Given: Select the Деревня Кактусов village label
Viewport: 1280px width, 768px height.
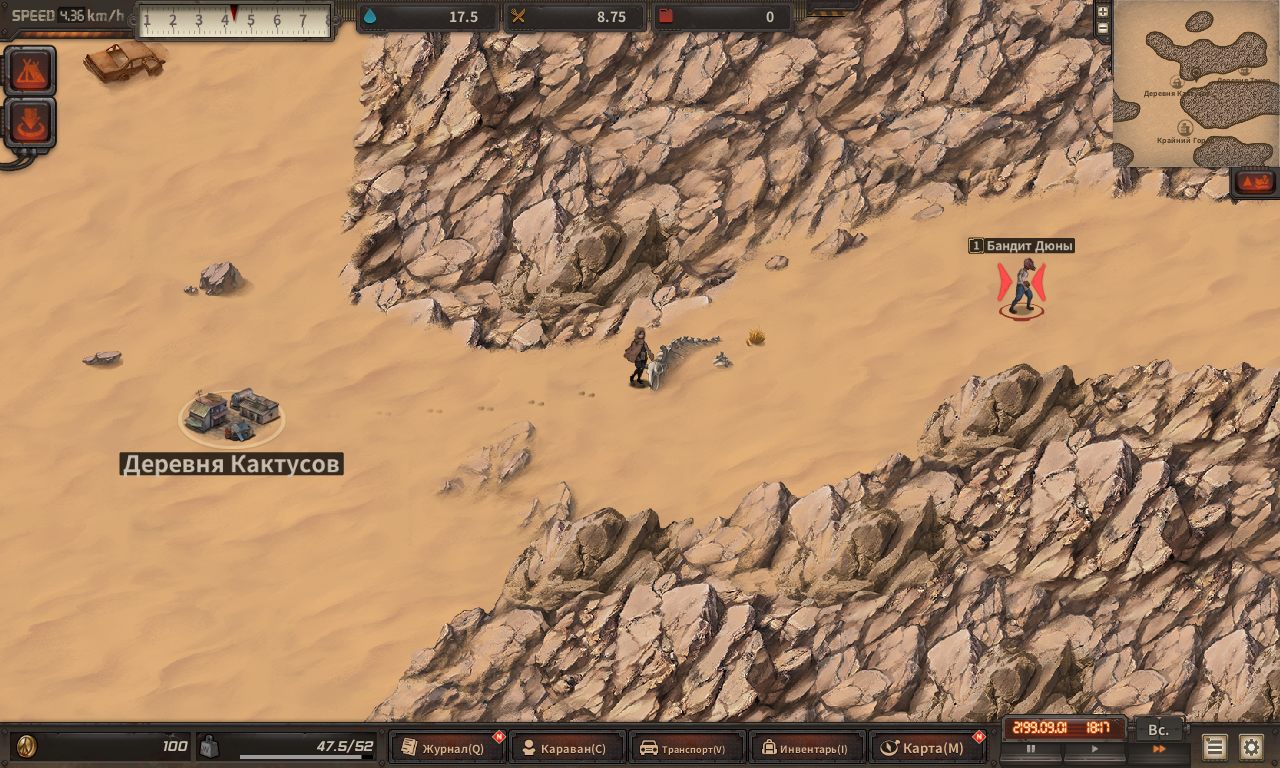Looking at the screenshot, I should tap(231, 464).
